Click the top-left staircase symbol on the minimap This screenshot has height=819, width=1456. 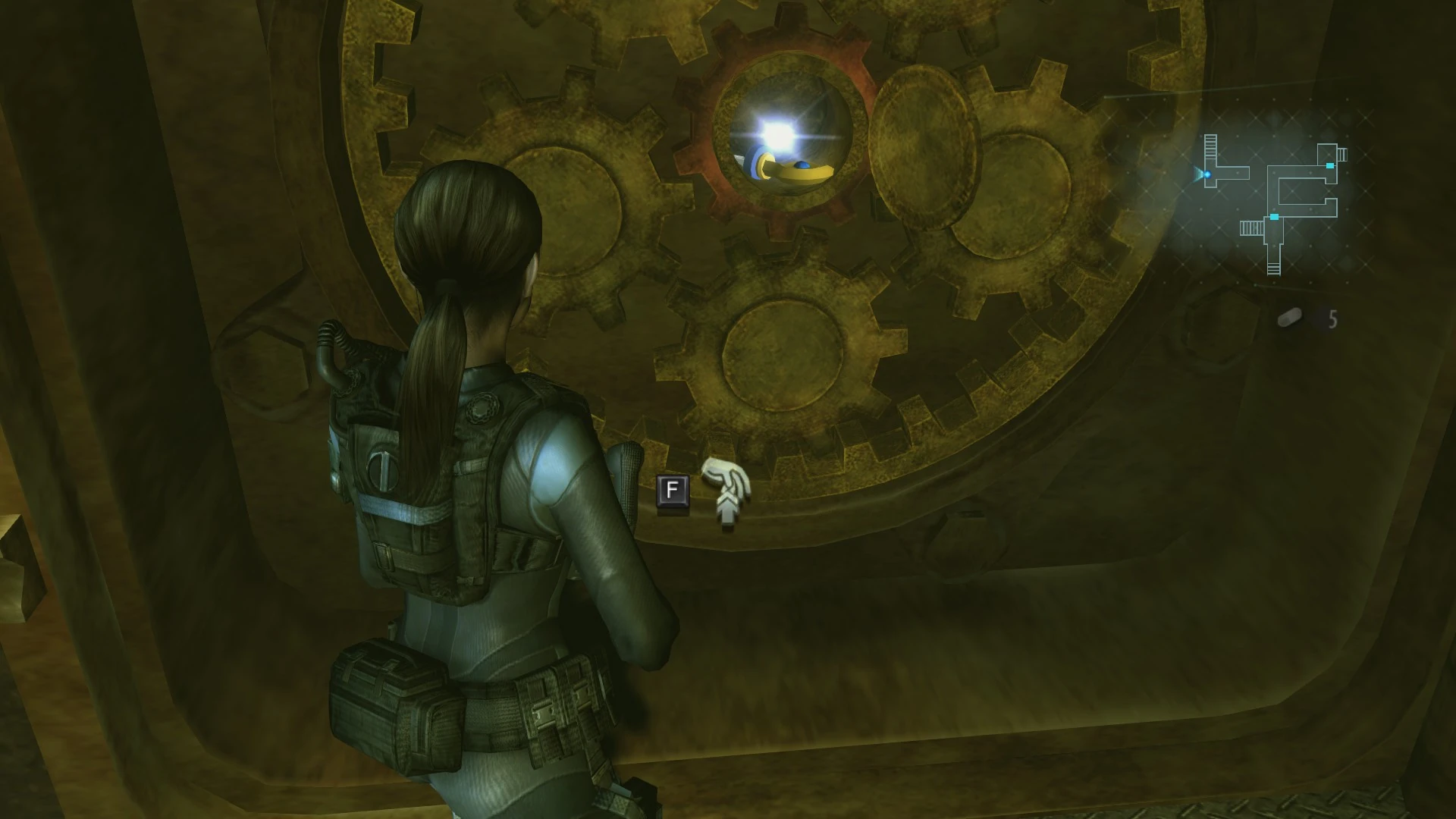click(1211, 146)
